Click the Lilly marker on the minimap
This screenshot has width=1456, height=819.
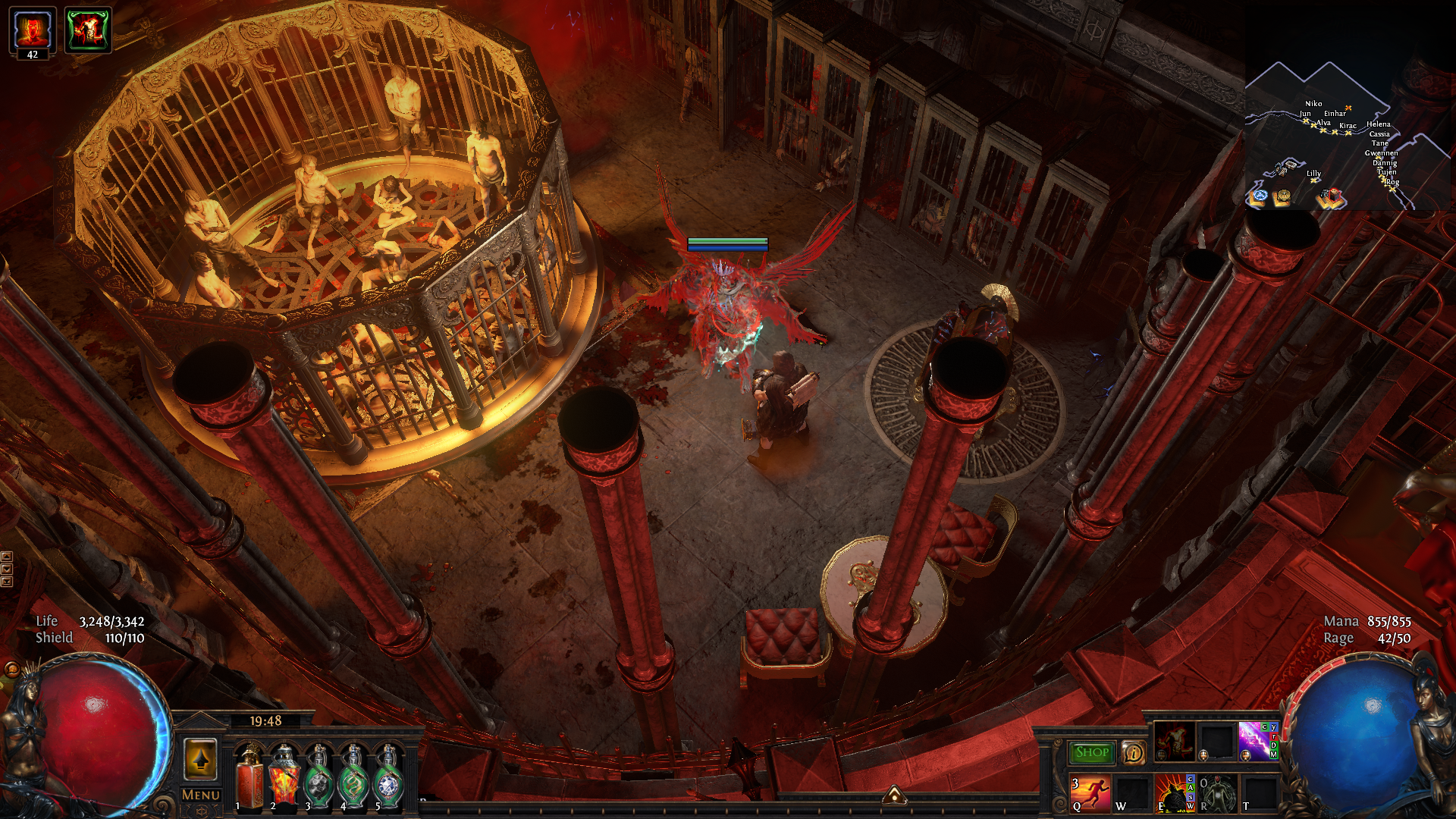(1313, 179)
